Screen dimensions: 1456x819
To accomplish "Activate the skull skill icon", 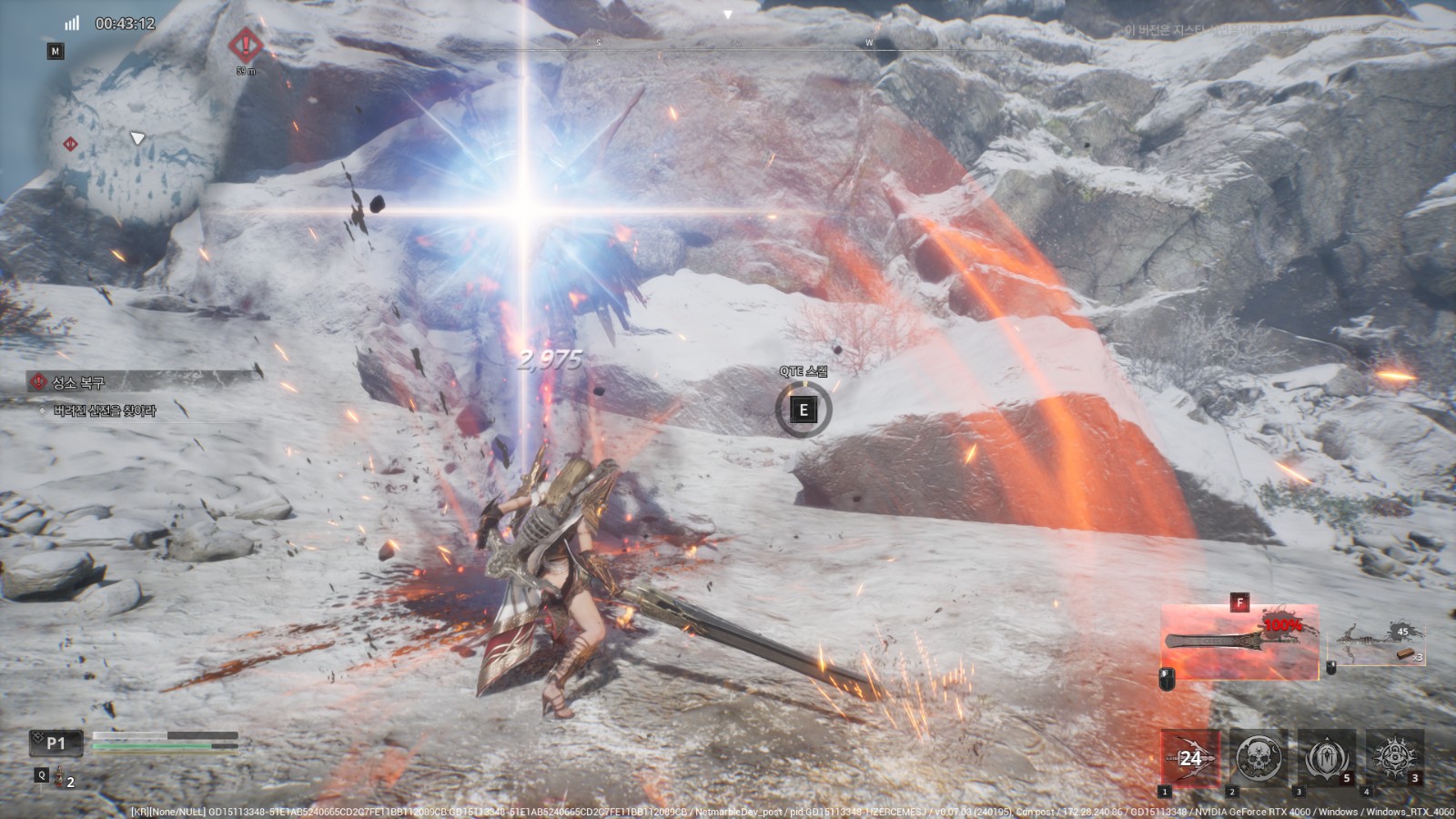I will [1259, 758].
